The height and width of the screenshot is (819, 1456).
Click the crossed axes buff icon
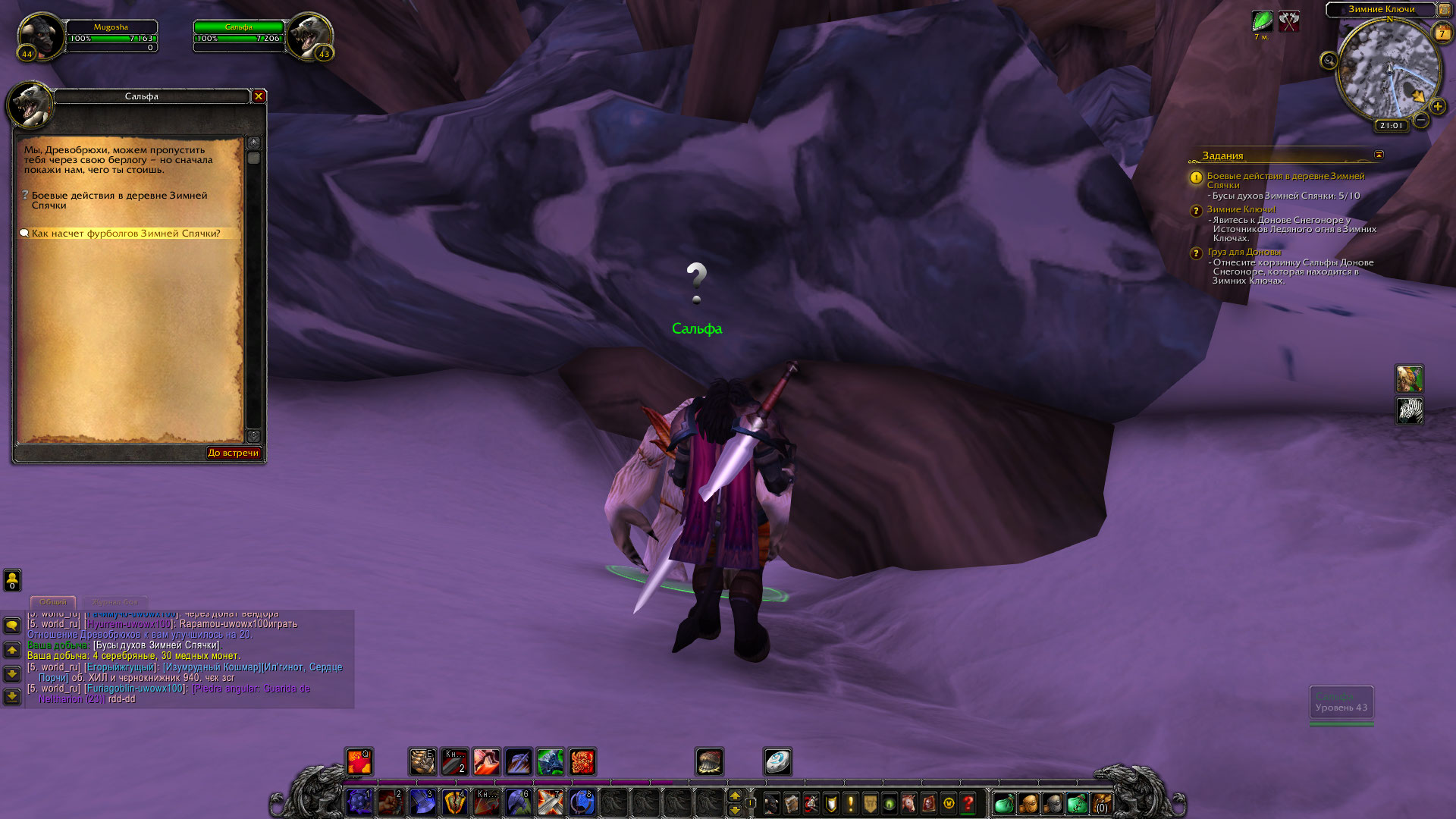click(x=1289, y=21)
